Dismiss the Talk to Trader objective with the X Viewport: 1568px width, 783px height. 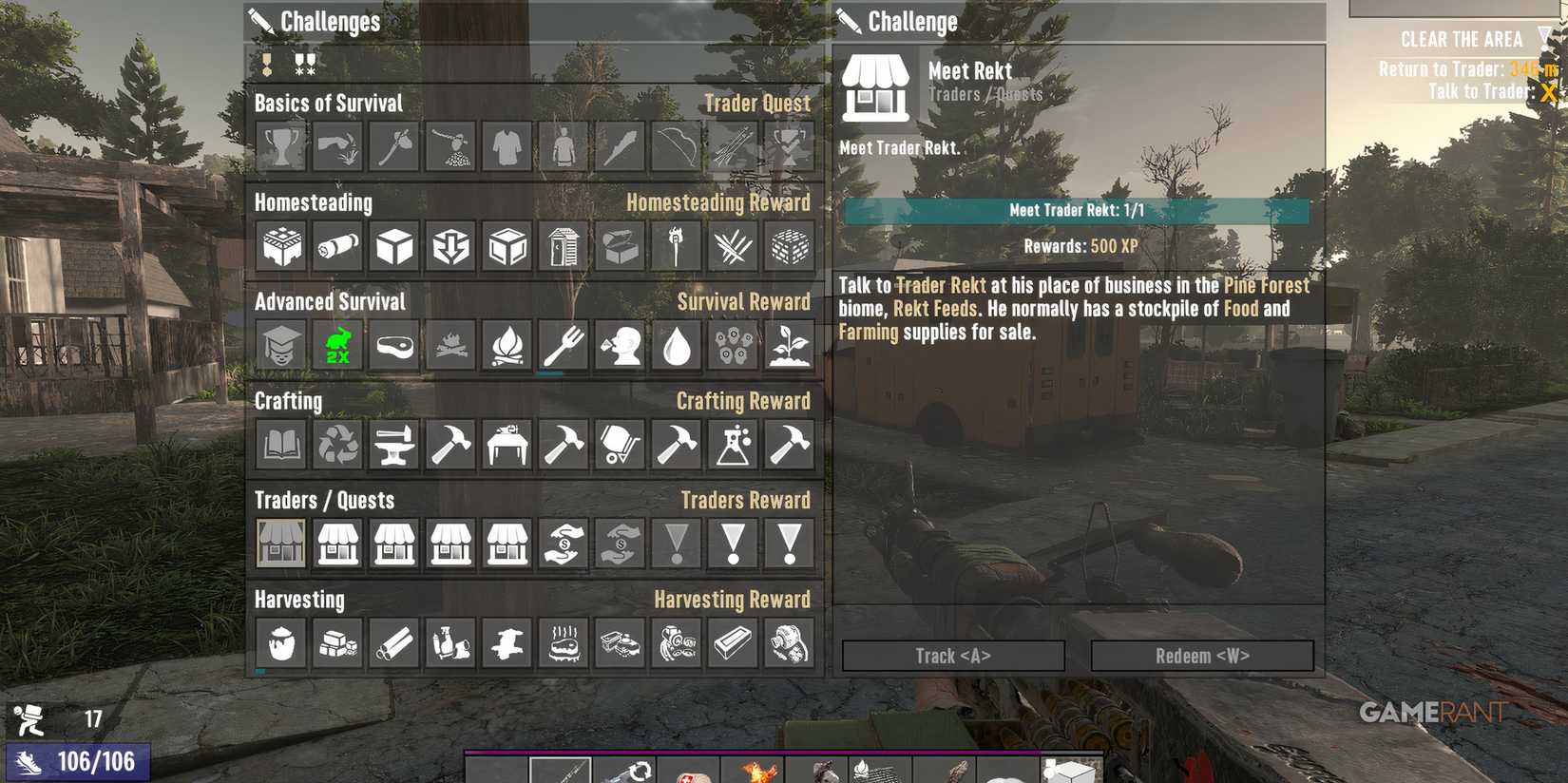pyautogui.click(x=1548, y=93)
